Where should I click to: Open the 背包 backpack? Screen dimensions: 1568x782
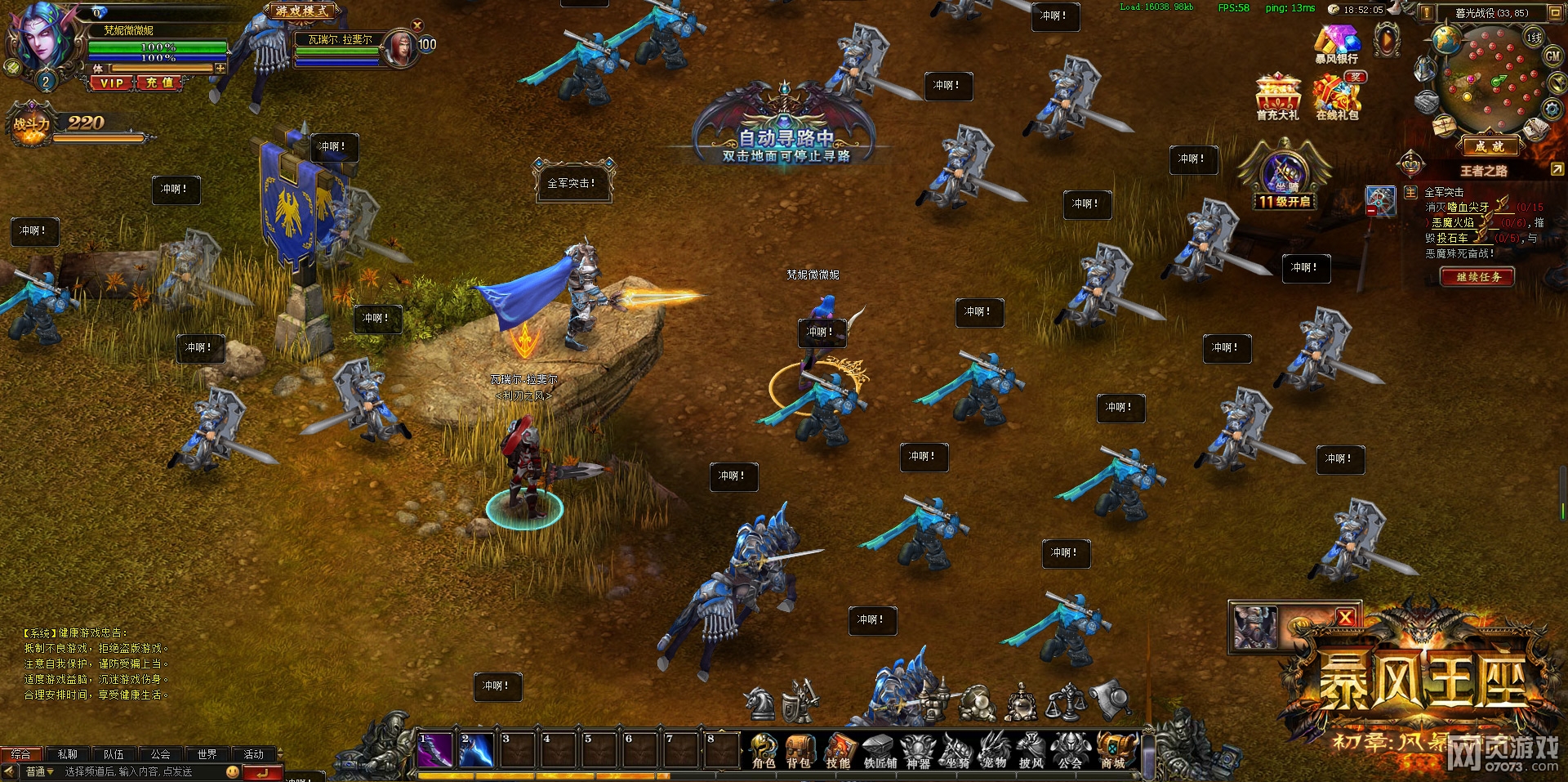point(799,750)
